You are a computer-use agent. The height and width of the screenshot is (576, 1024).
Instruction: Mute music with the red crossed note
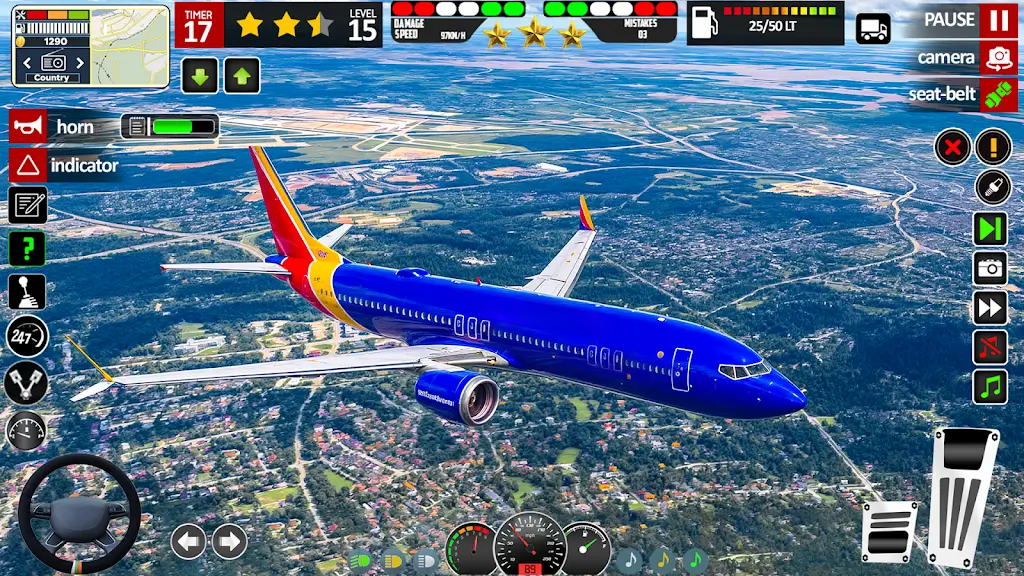click(x=990, y=347)
